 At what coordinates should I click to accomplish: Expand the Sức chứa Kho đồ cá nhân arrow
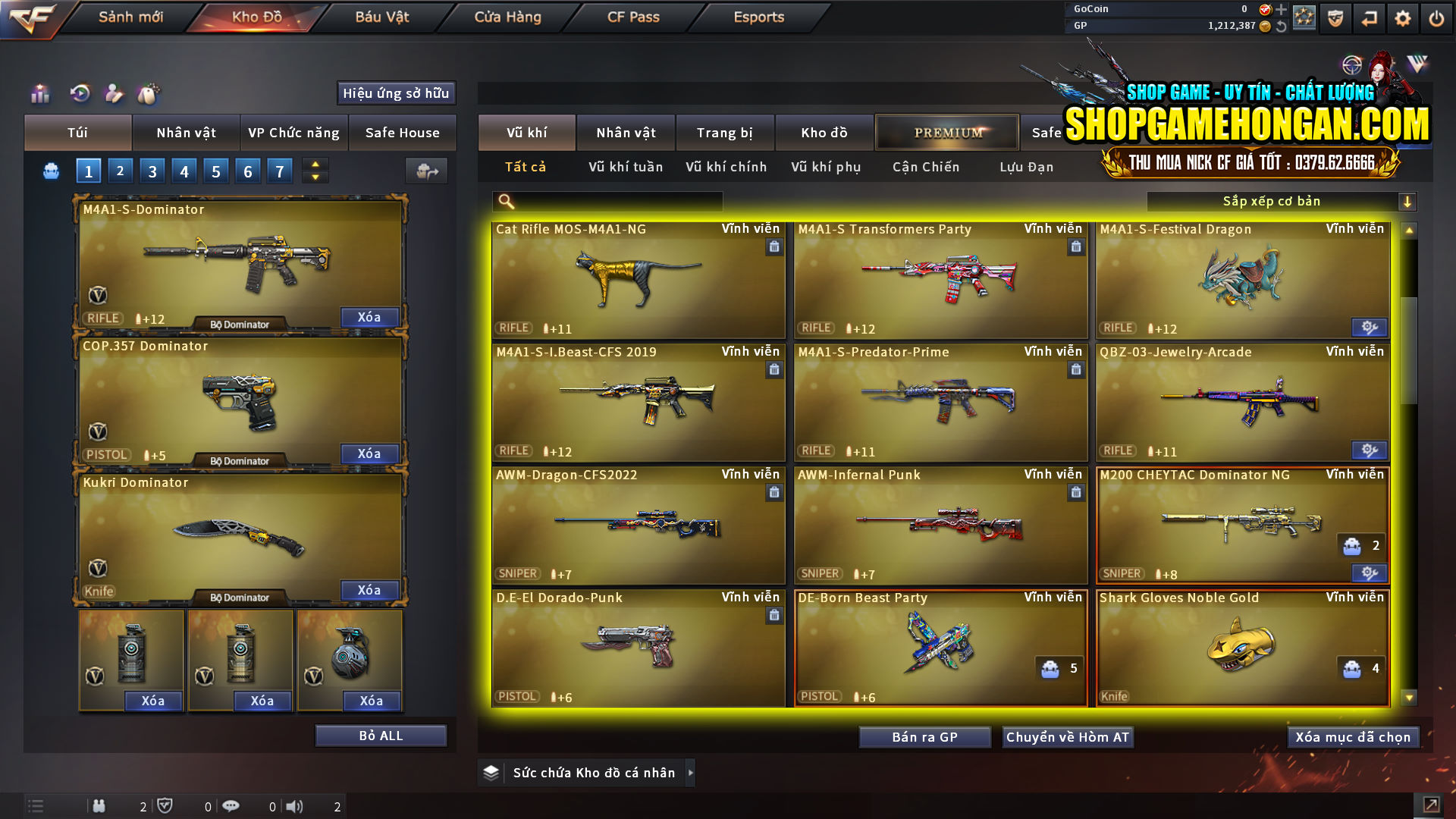(x=691, y=772)
